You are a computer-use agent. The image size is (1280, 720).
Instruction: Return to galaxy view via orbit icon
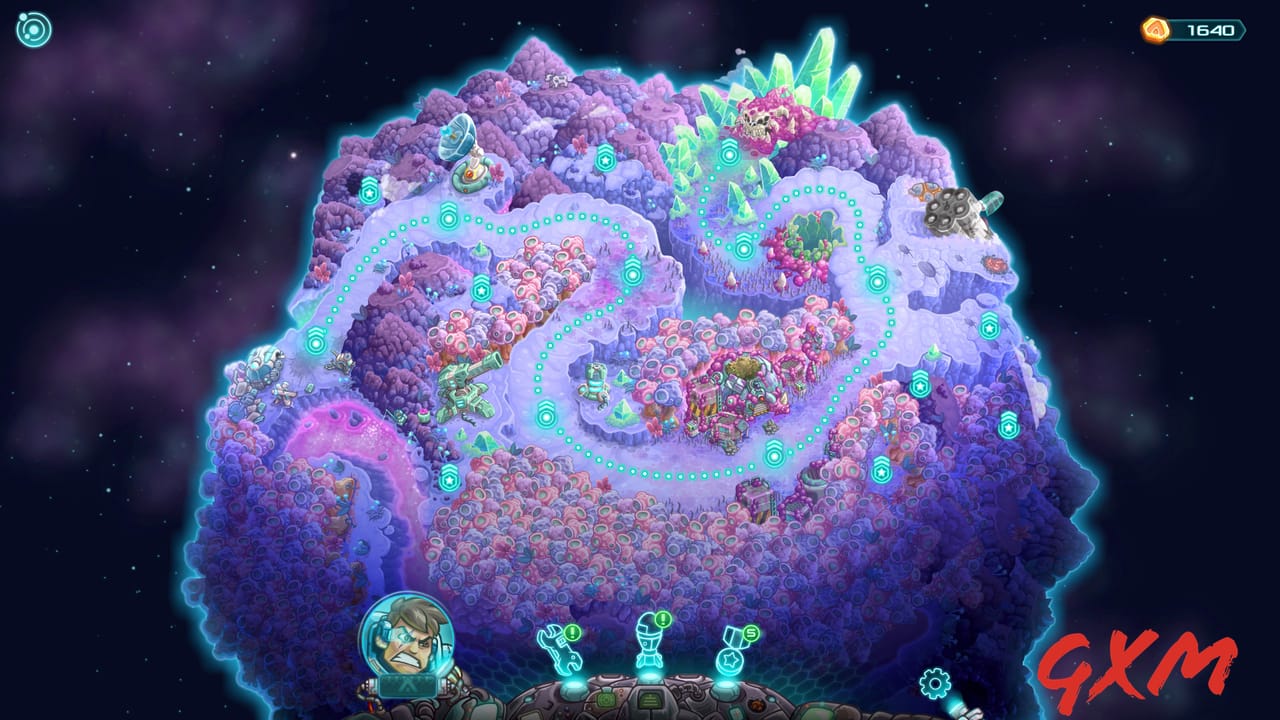pos(35,29)
